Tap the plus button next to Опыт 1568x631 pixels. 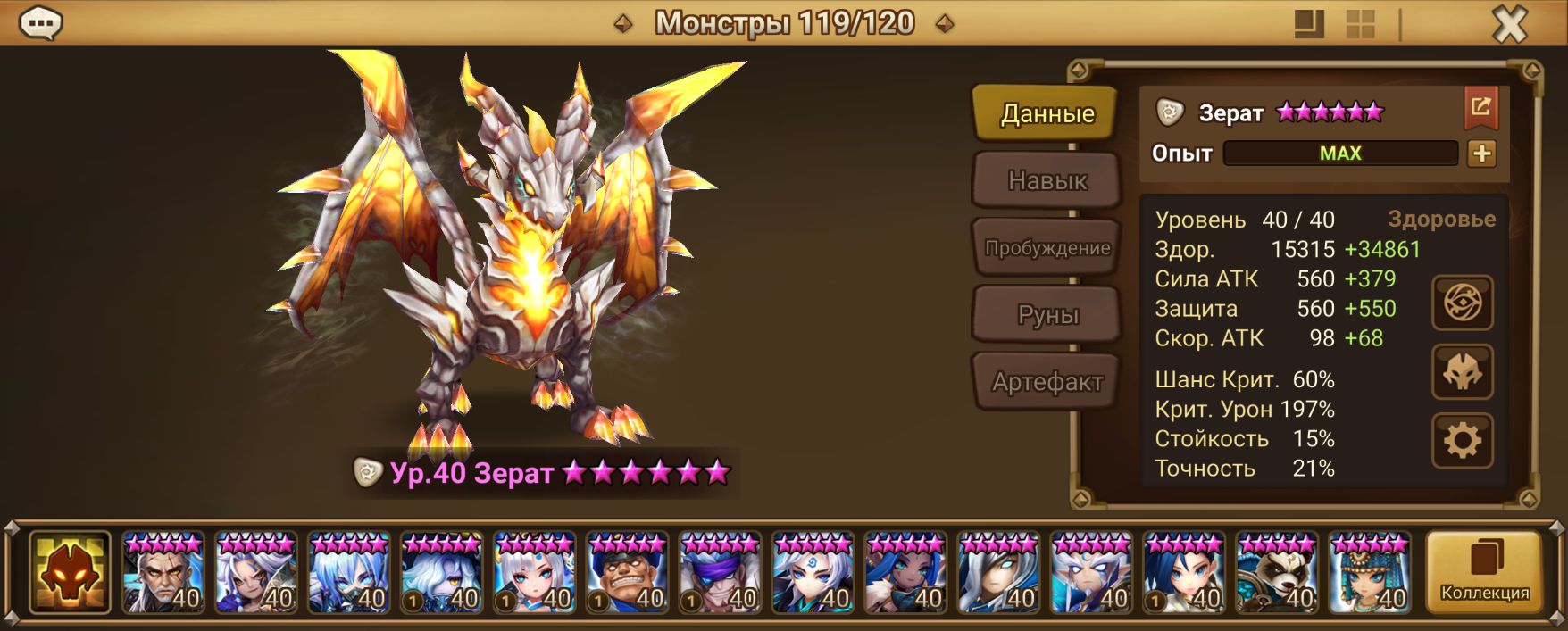coord(1481,154)
